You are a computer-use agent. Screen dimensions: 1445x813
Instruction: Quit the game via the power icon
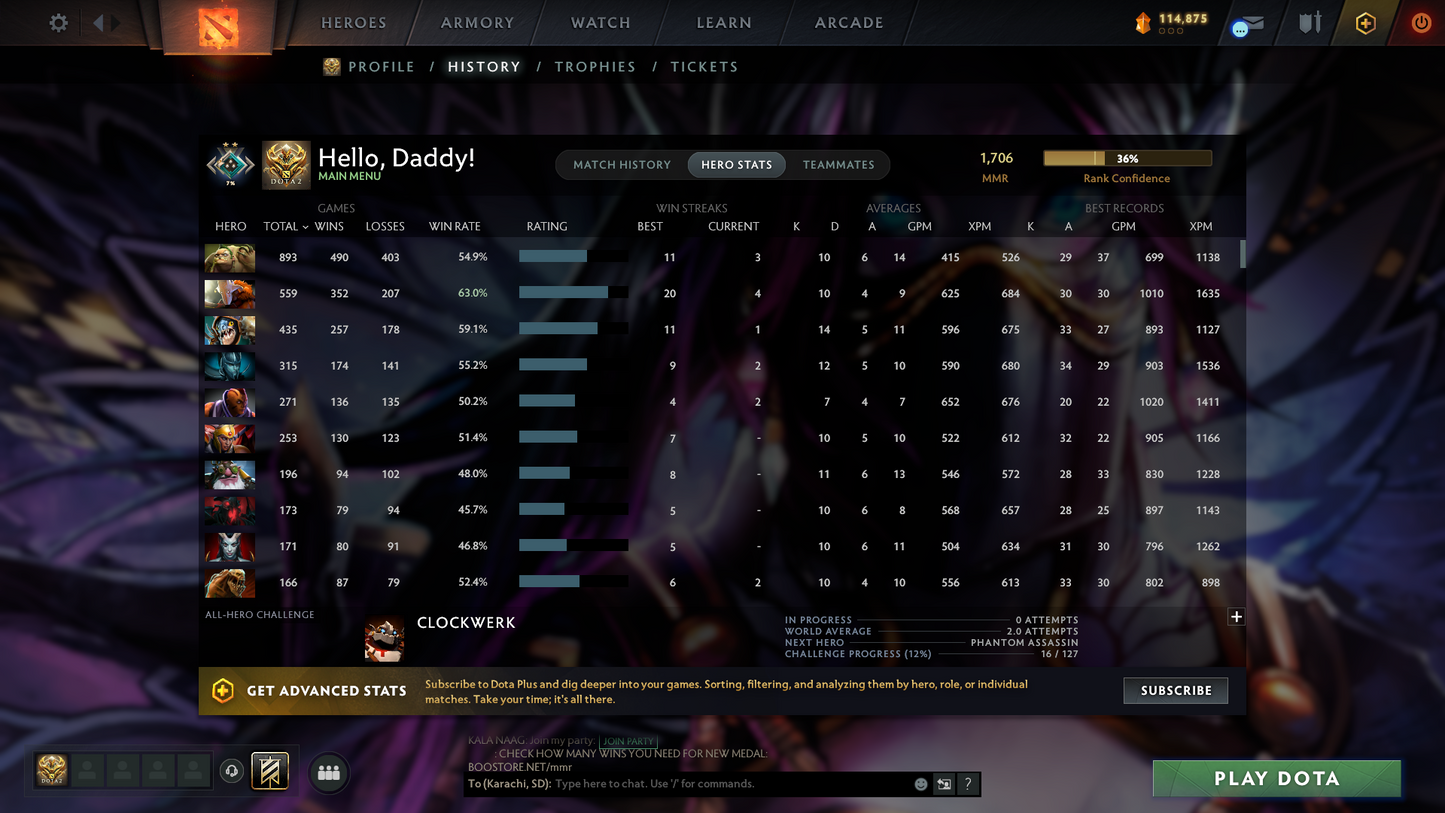(1421, 22)
